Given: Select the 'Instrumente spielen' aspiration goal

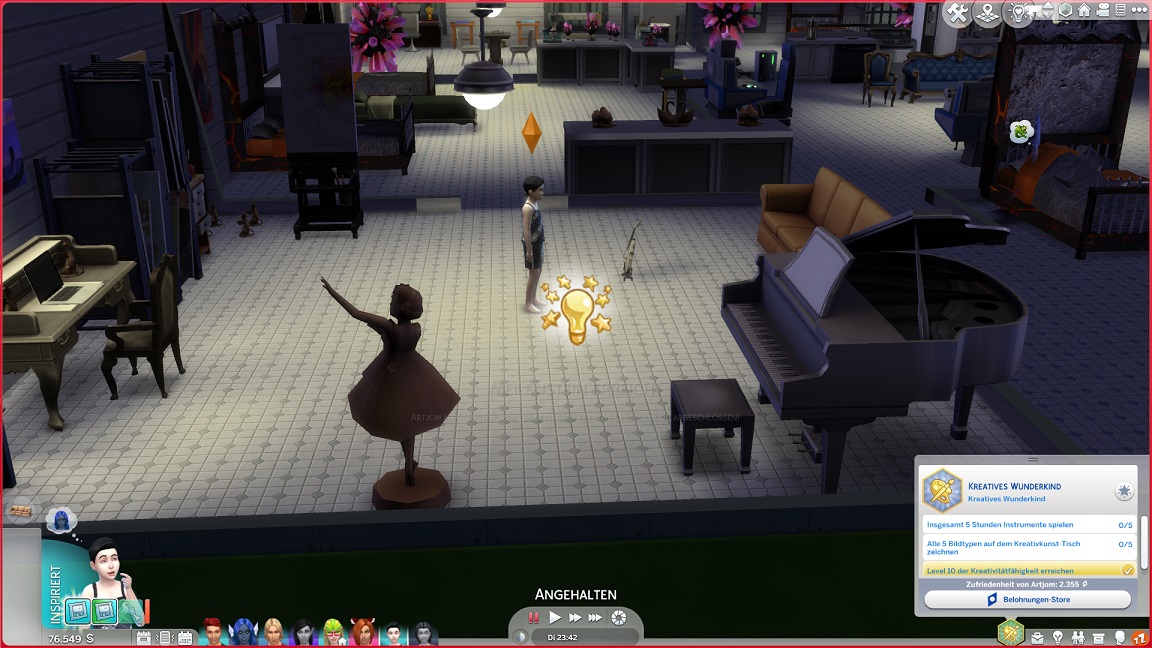Looking at the screenshot, I should click(x=1016, y=524).
